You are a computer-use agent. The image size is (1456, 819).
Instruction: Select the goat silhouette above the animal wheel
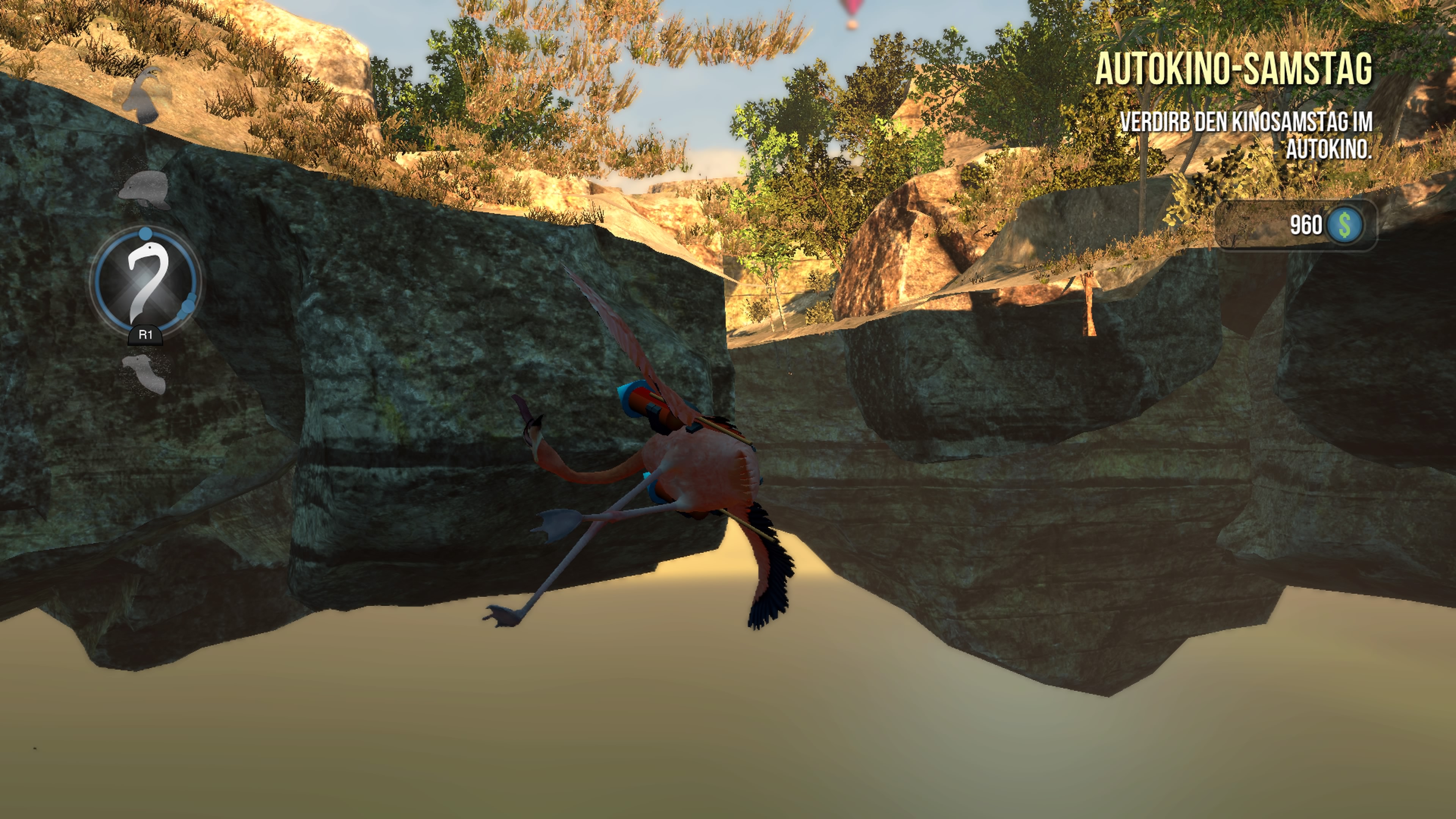143,96
